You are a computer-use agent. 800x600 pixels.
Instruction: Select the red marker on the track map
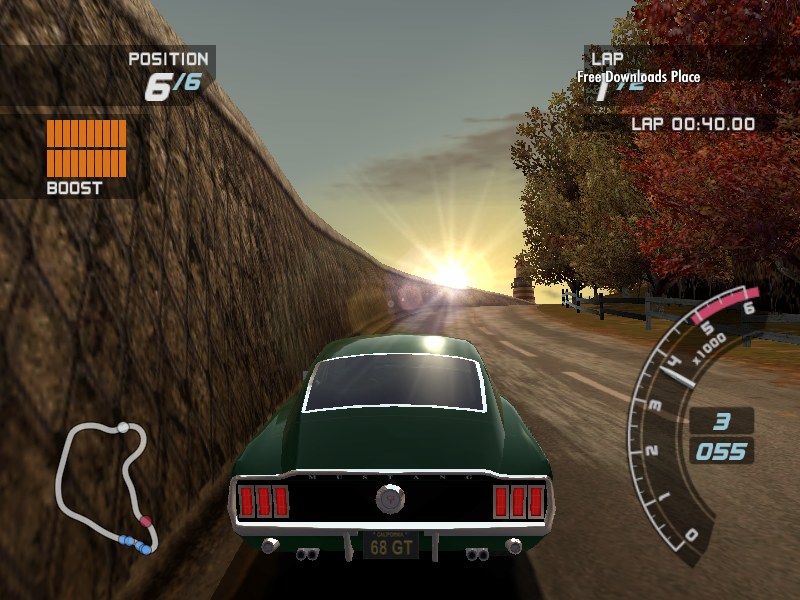point(146,521)
